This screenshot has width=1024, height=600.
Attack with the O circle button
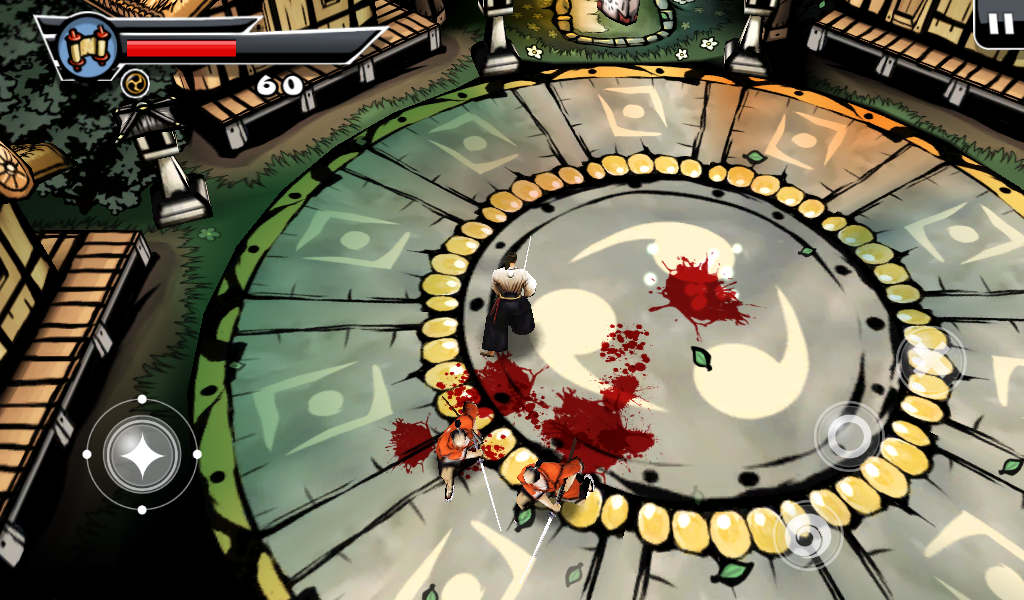tap(849, 435)
